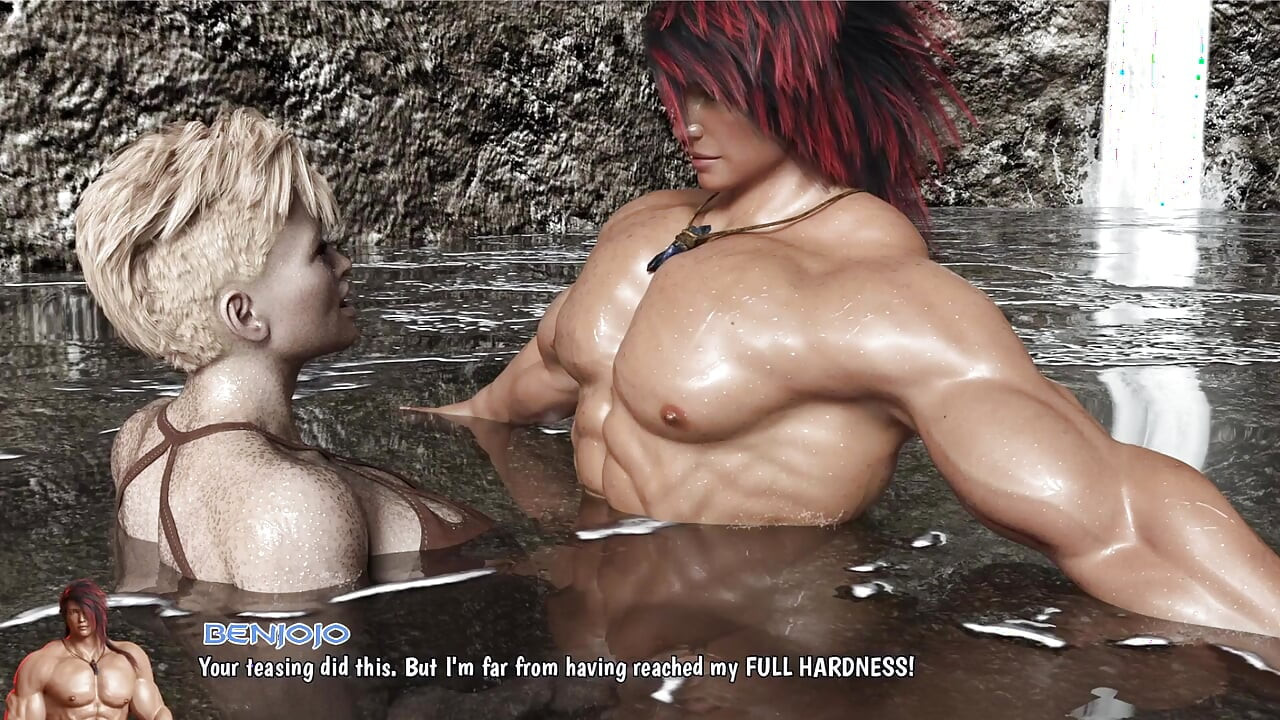
Task: Click Benjojo's blue pendant necklace
Action: [680, 240]
